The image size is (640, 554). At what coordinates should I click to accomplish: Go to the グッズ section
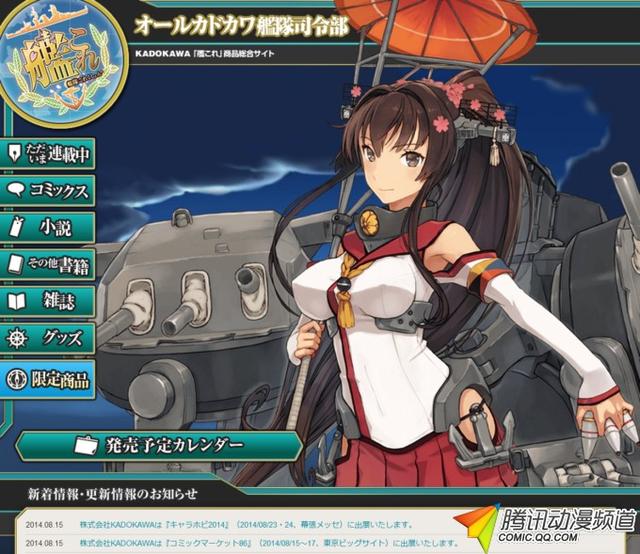(x=49, y=339)
